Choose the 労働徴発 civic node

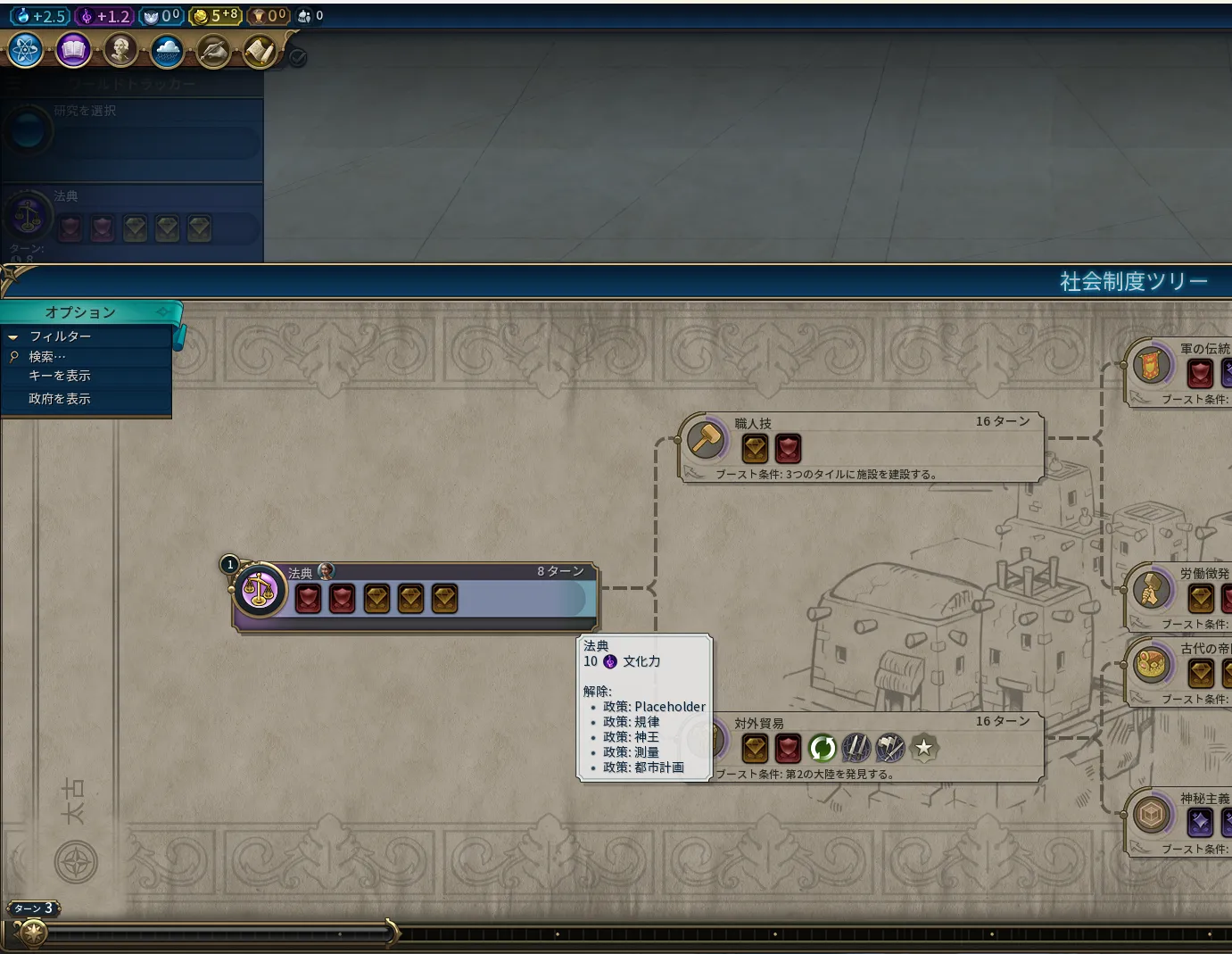pos(1151,590)
